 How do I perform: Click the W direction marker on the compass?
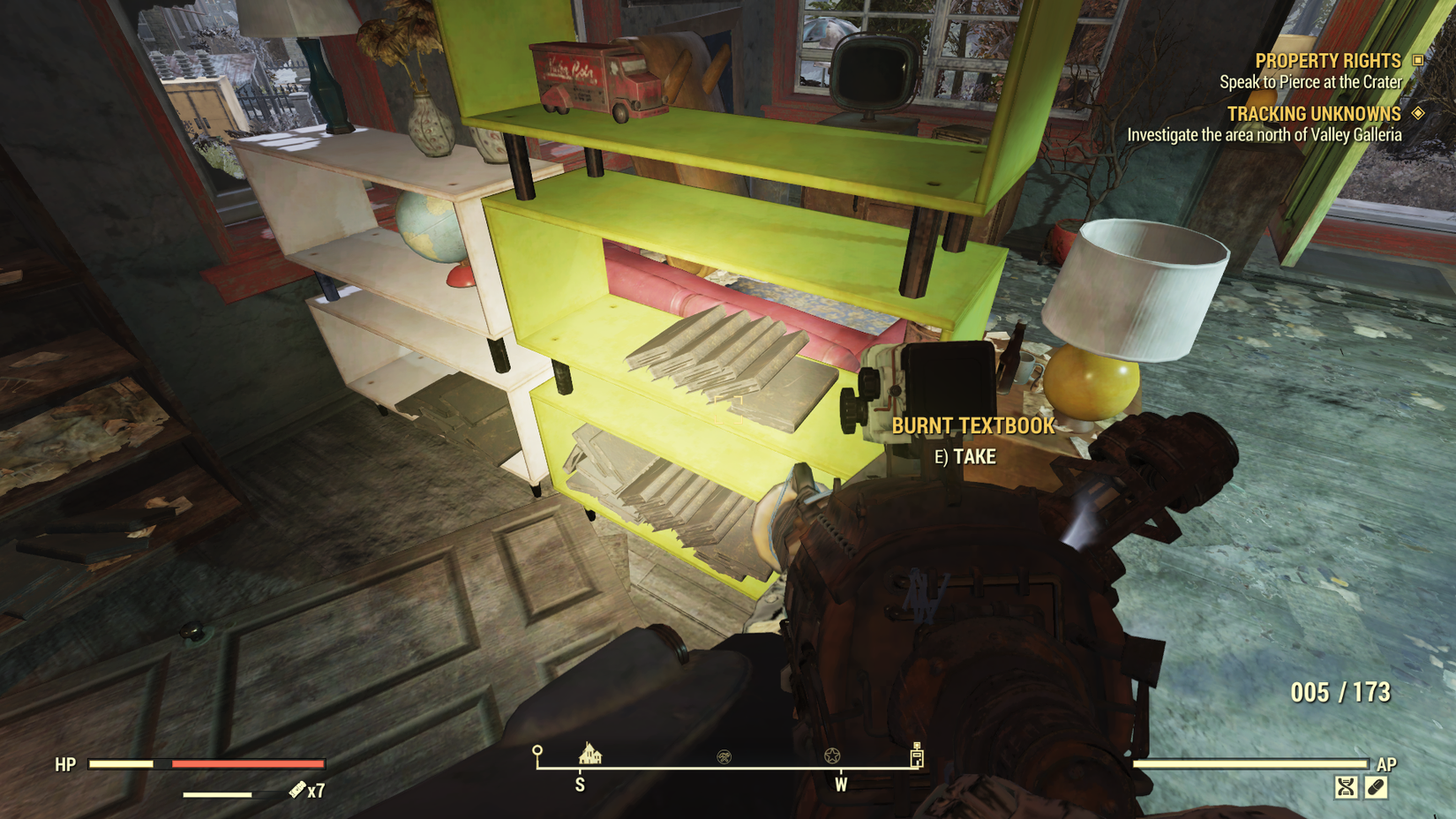point(841,783)
